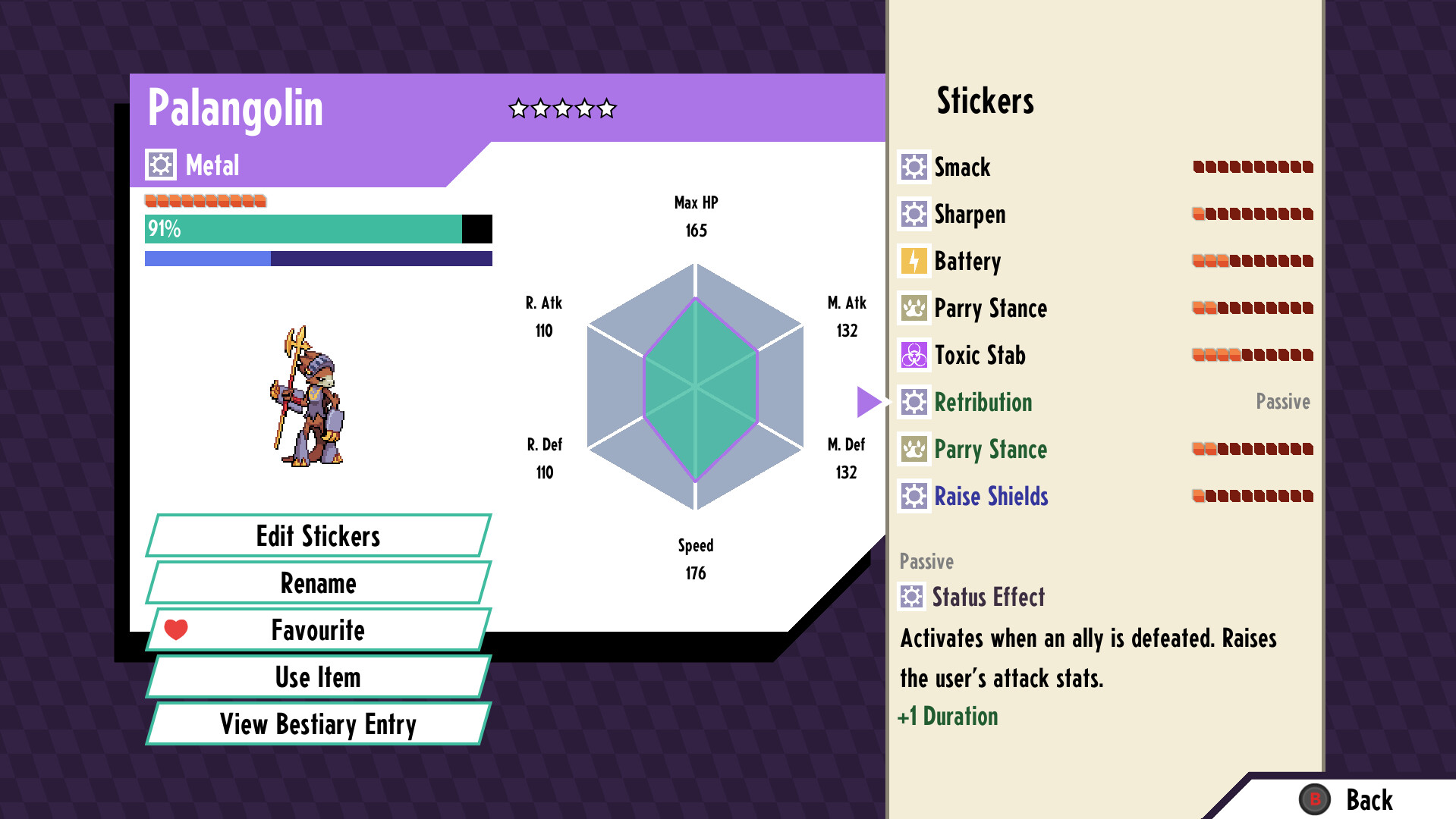The image size is (1456, 819).
Task: Click the Metal type icon next to Palangolin
Action: click(160, 164)
